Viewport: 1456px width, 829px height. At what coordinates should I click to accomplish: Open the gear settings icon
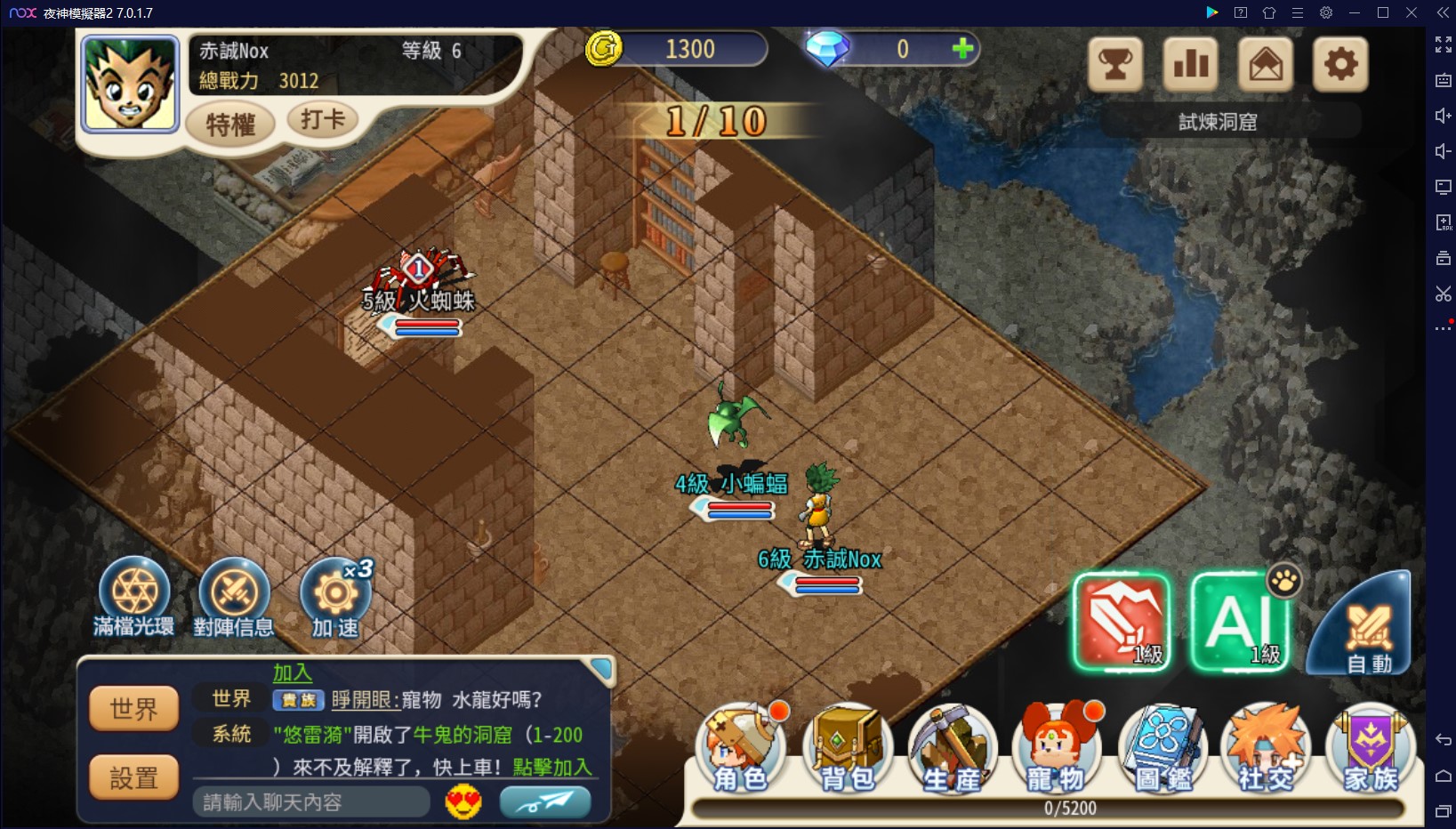[1340, 64]
